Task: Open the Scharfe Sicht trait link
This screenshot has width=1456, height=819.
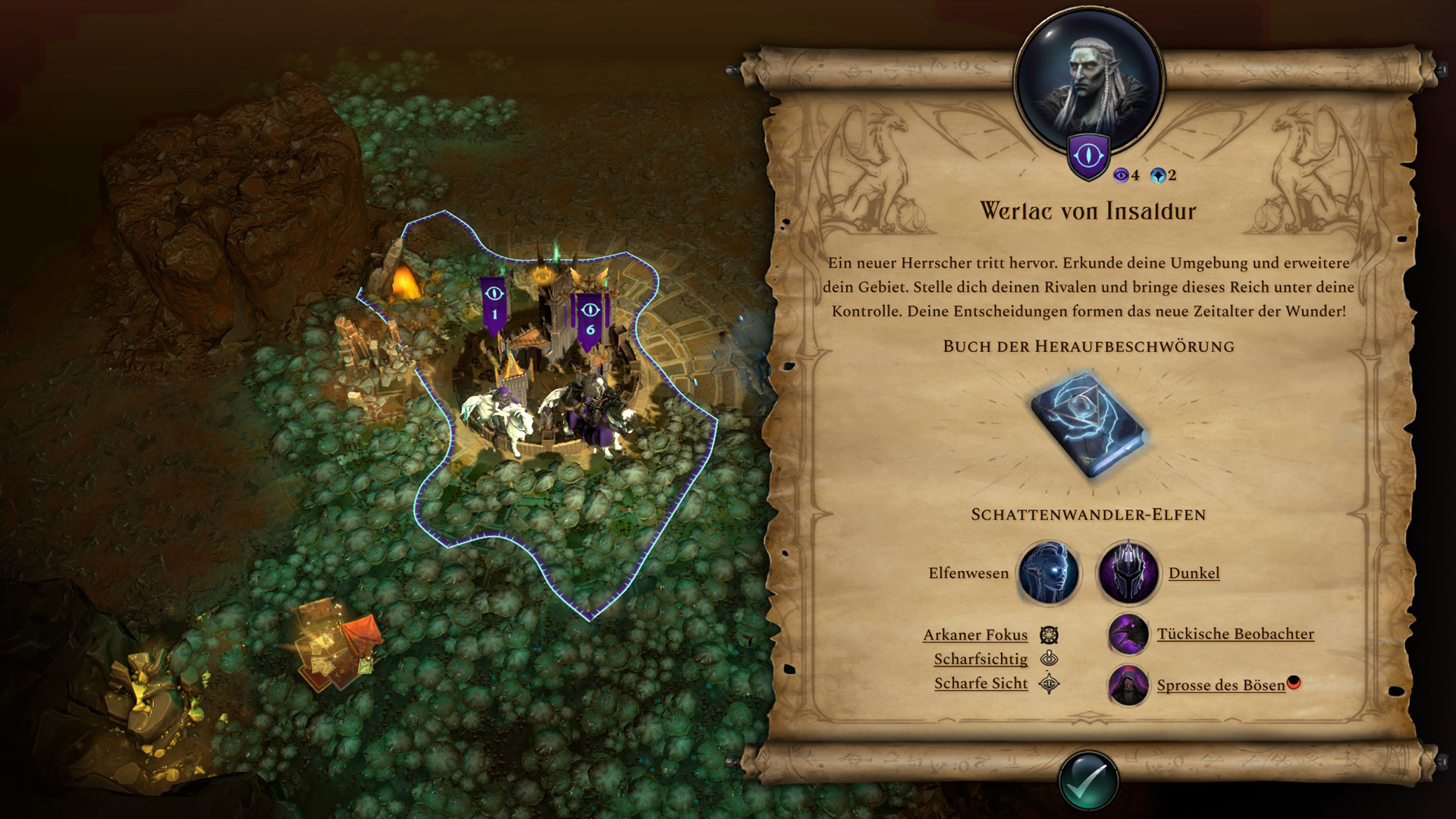Action: (x=981, y=683)
